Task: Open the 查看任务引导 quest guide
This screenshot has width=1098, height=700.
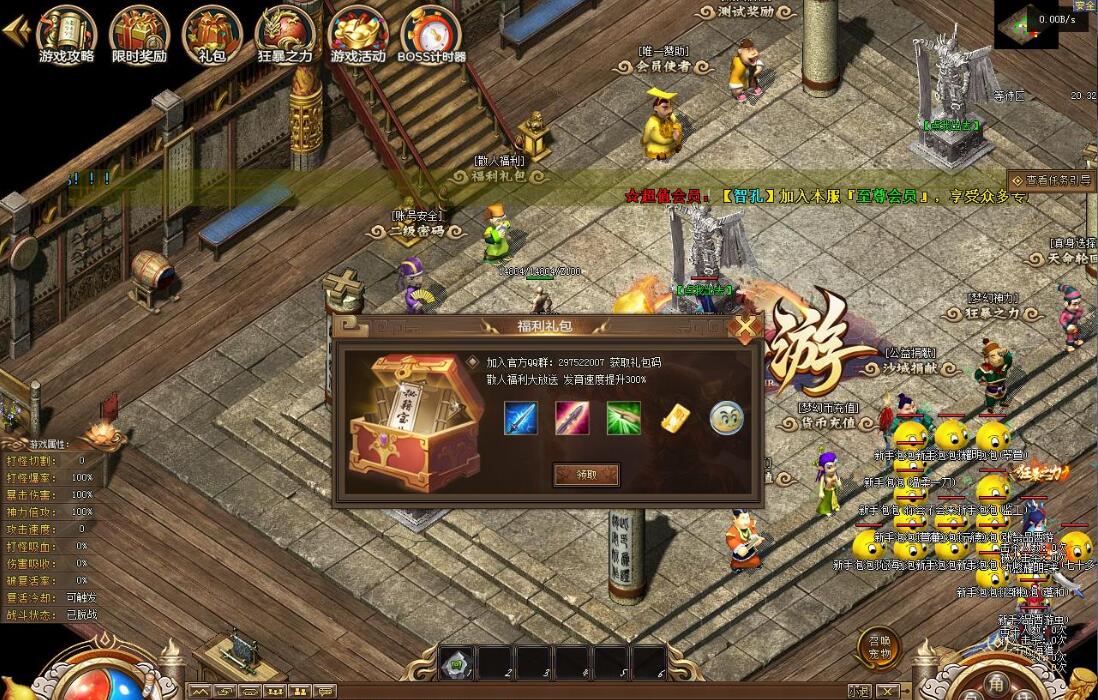Action: (1050, 181)
